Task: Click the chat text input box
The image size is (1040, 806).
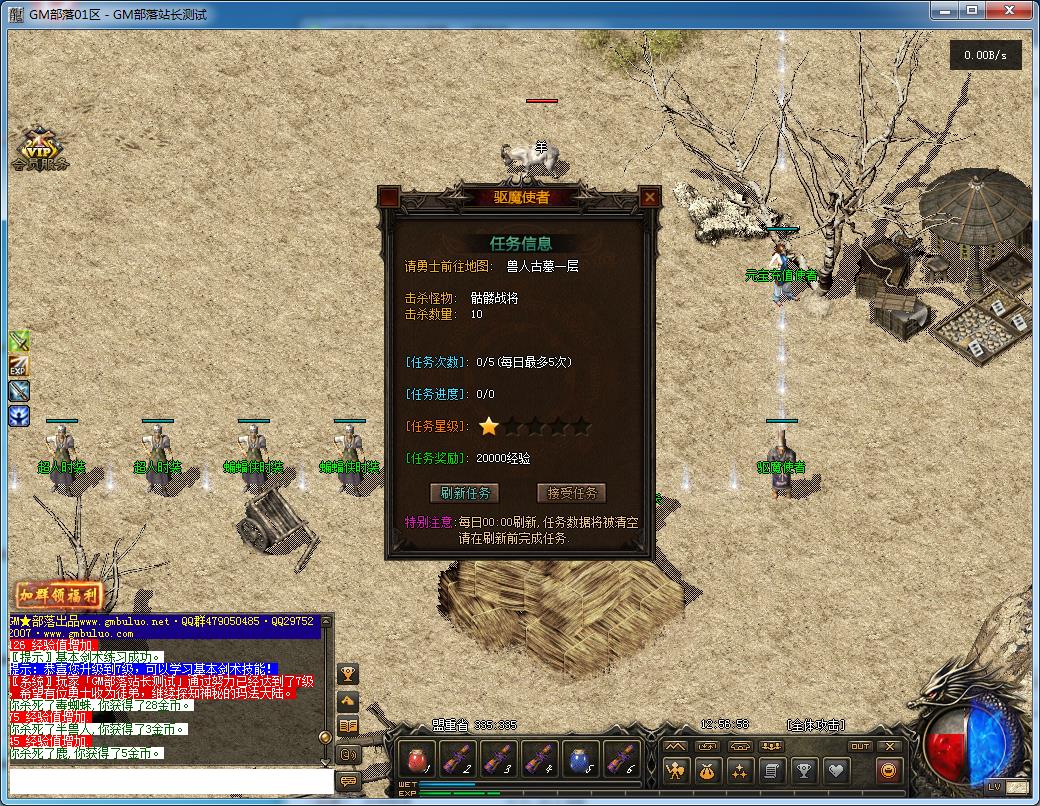Action: (x=170, y=780)
